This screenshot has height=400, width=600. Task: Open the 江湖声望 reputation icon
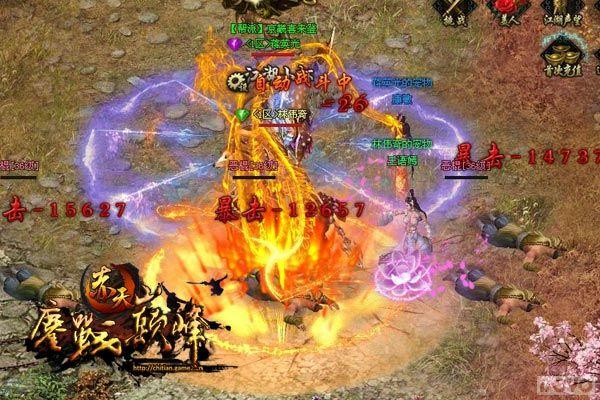coord(563,8)
